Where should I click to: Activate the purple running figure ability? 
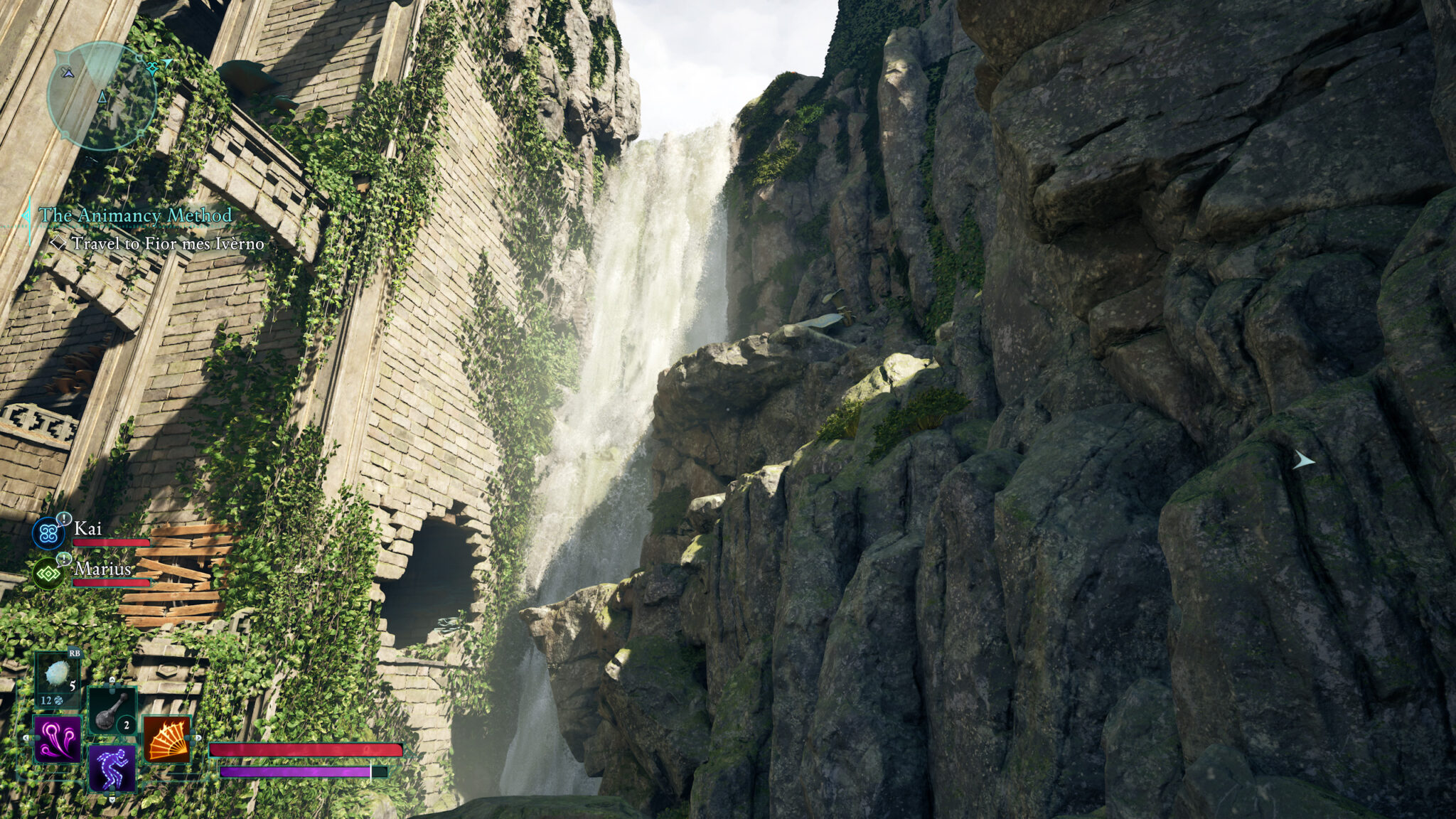tap(112, 768)
